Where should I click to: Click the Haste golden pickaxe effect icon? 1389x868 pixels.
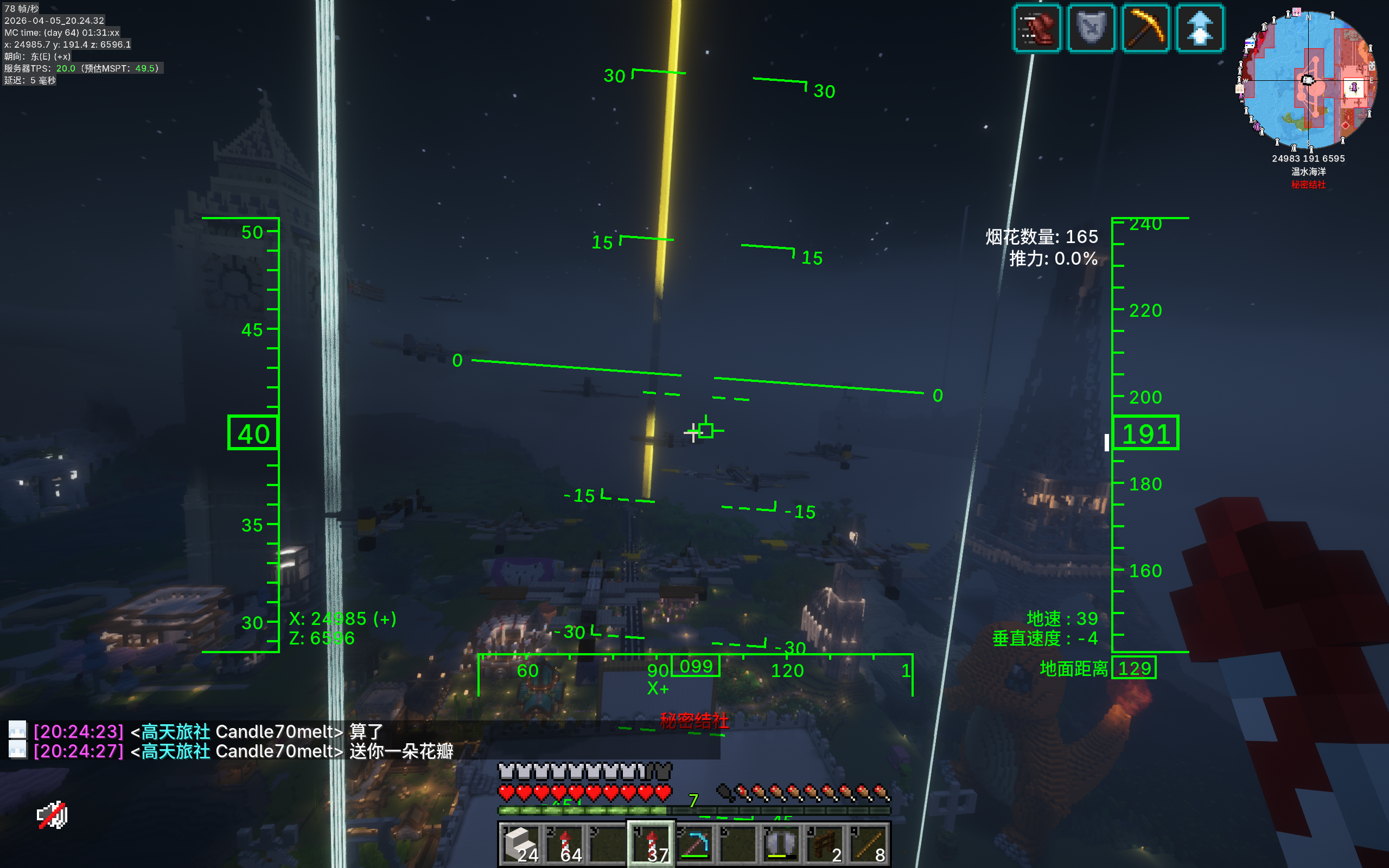(x=1145, y=28)
